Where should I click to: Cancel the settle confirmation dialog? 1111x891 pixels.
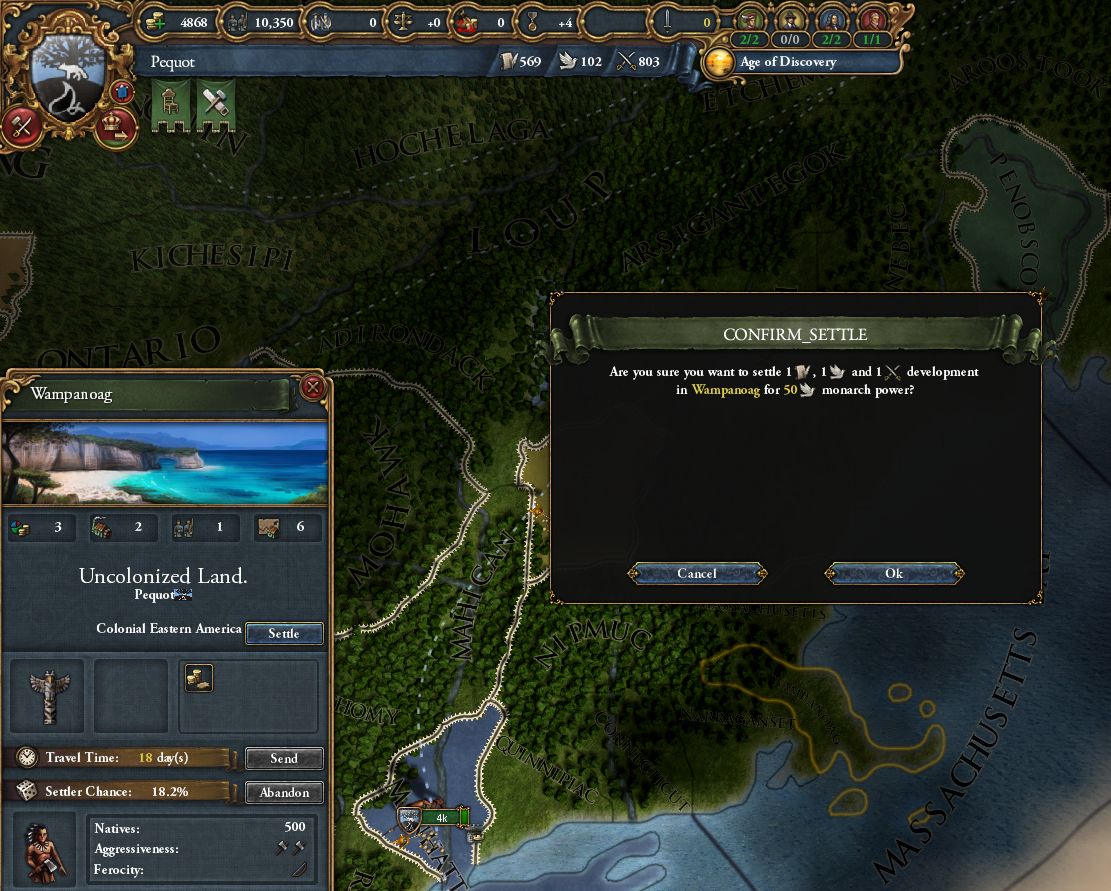[697, 573]
